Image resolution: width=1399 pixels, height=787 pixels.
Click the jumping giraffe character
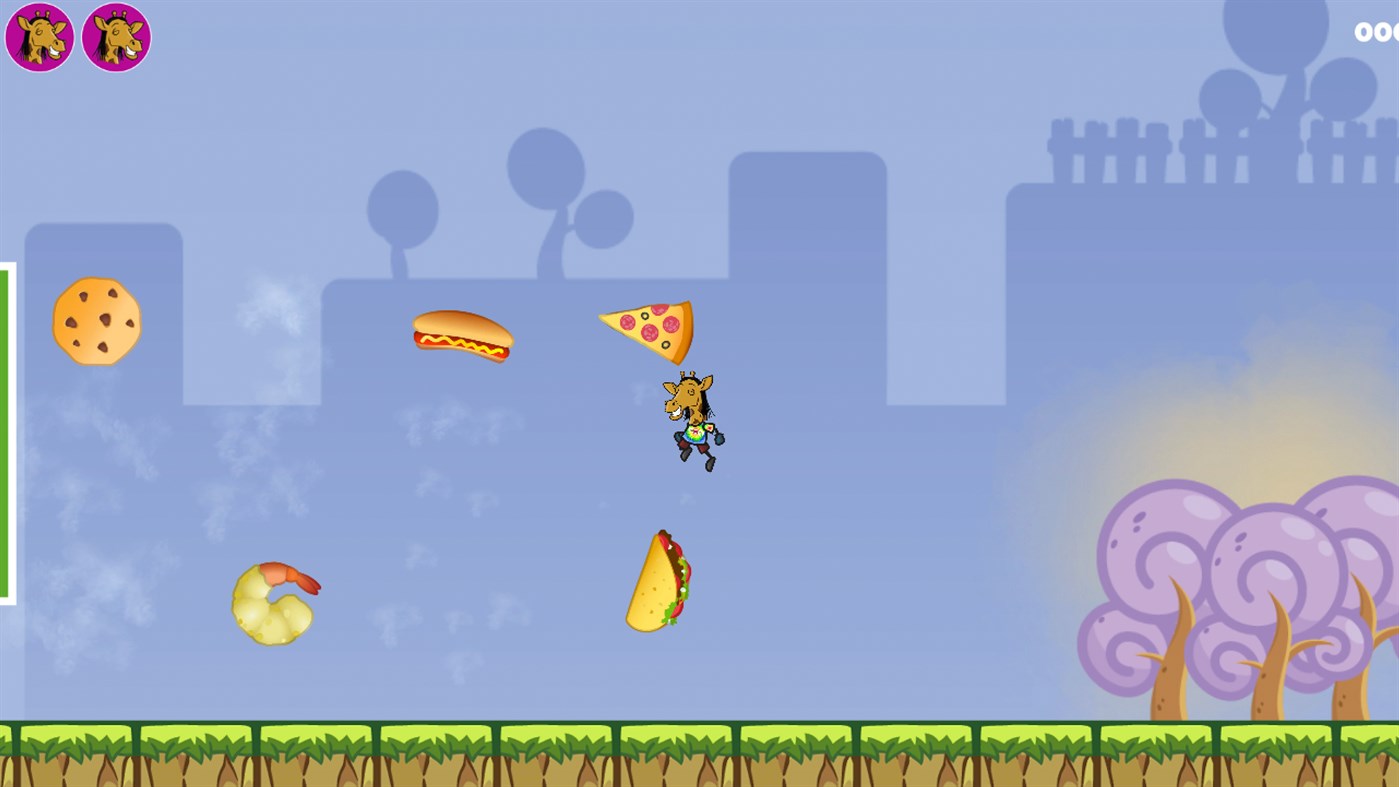click(692, 420)
